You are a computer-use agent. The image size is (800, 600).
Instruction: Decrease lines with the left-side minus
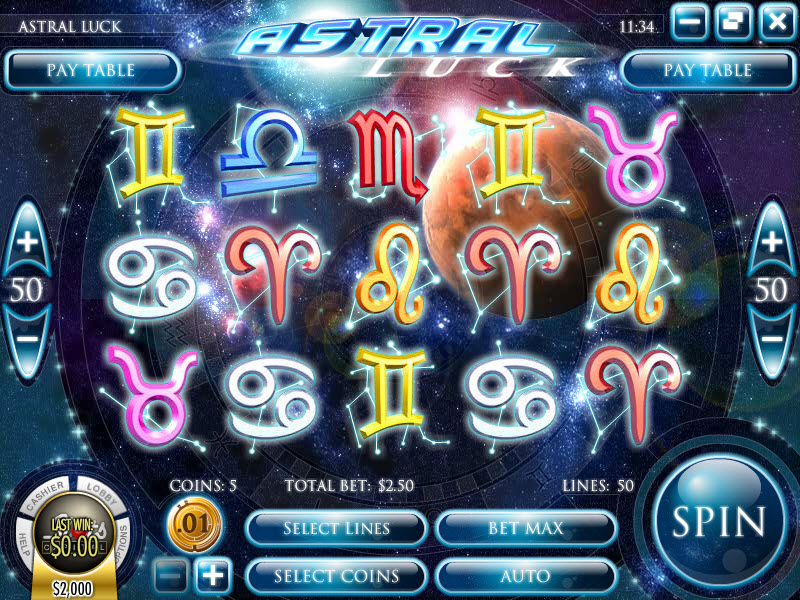[28, 338]
